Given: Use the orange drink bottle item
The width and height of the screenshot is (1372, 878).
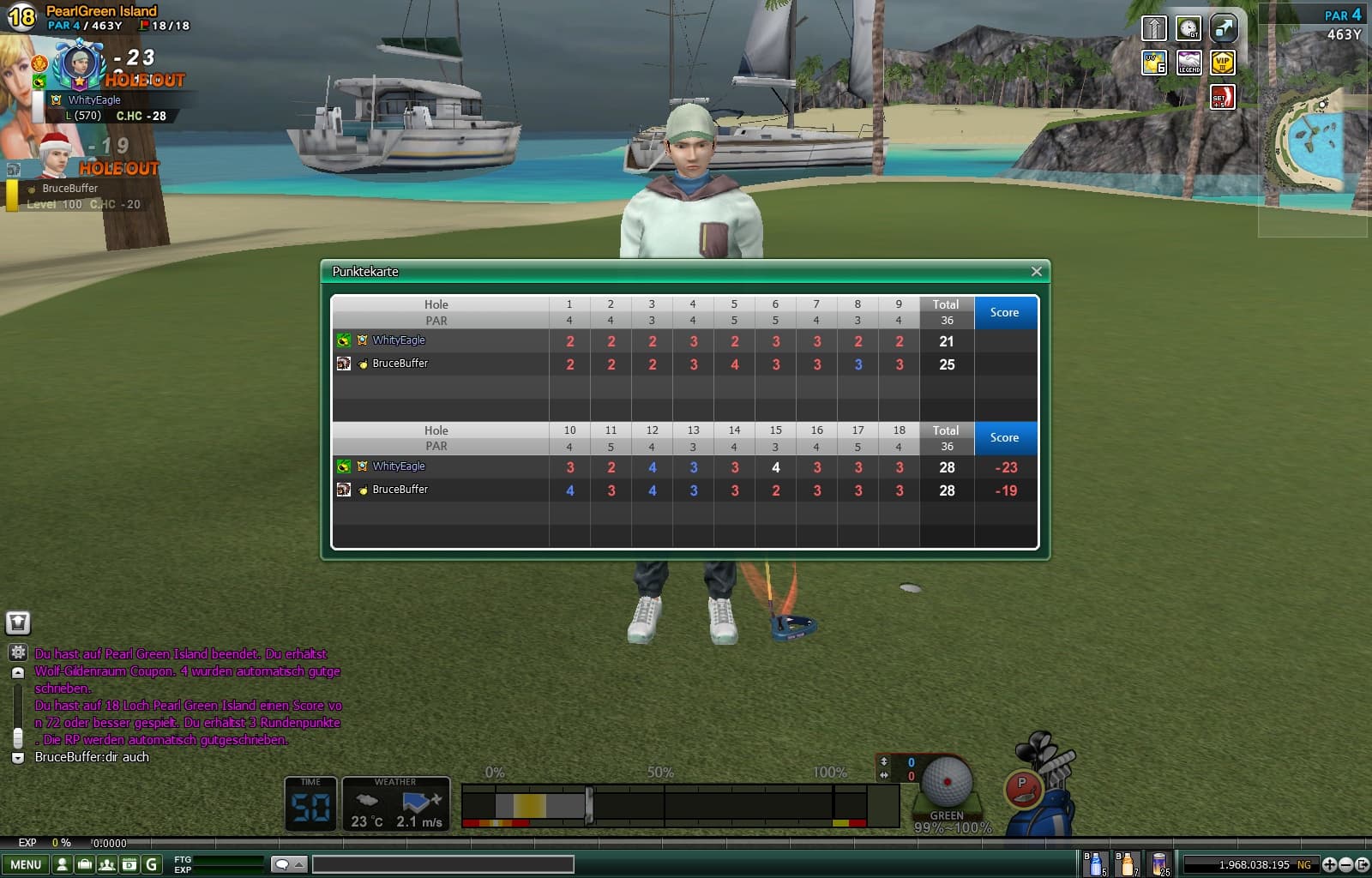Looking at the screenshot, I should point(1128,863).
